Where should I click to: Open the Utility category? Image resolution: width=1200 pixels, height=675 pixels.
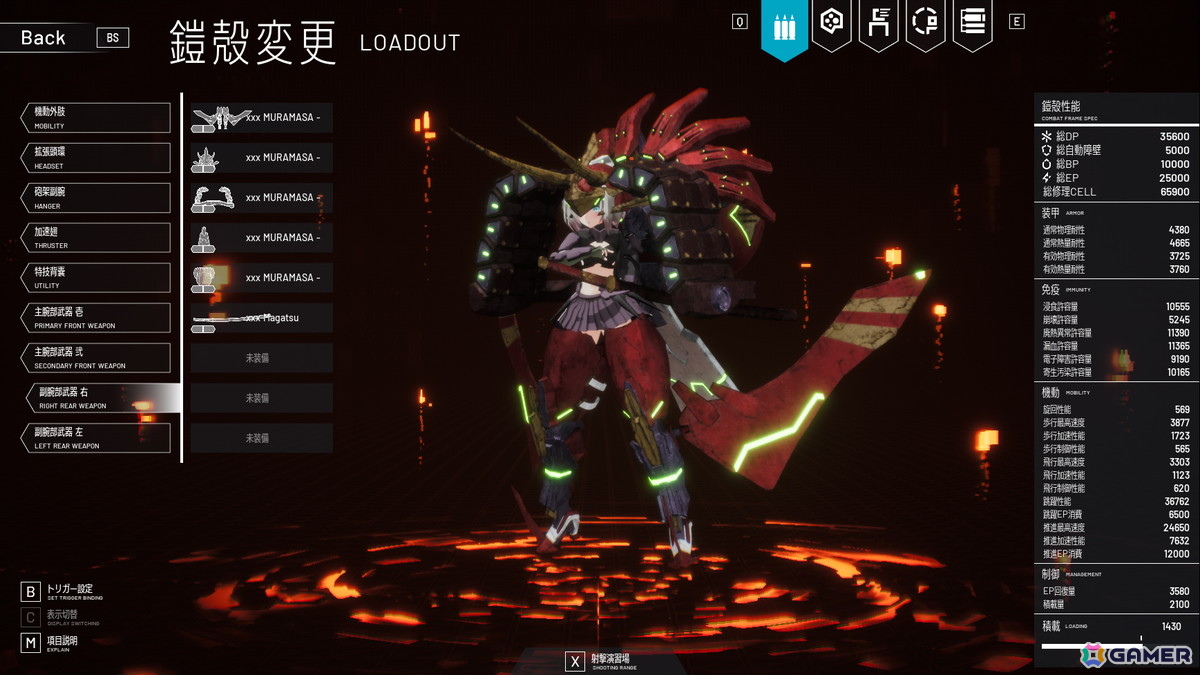coord(96,278)
